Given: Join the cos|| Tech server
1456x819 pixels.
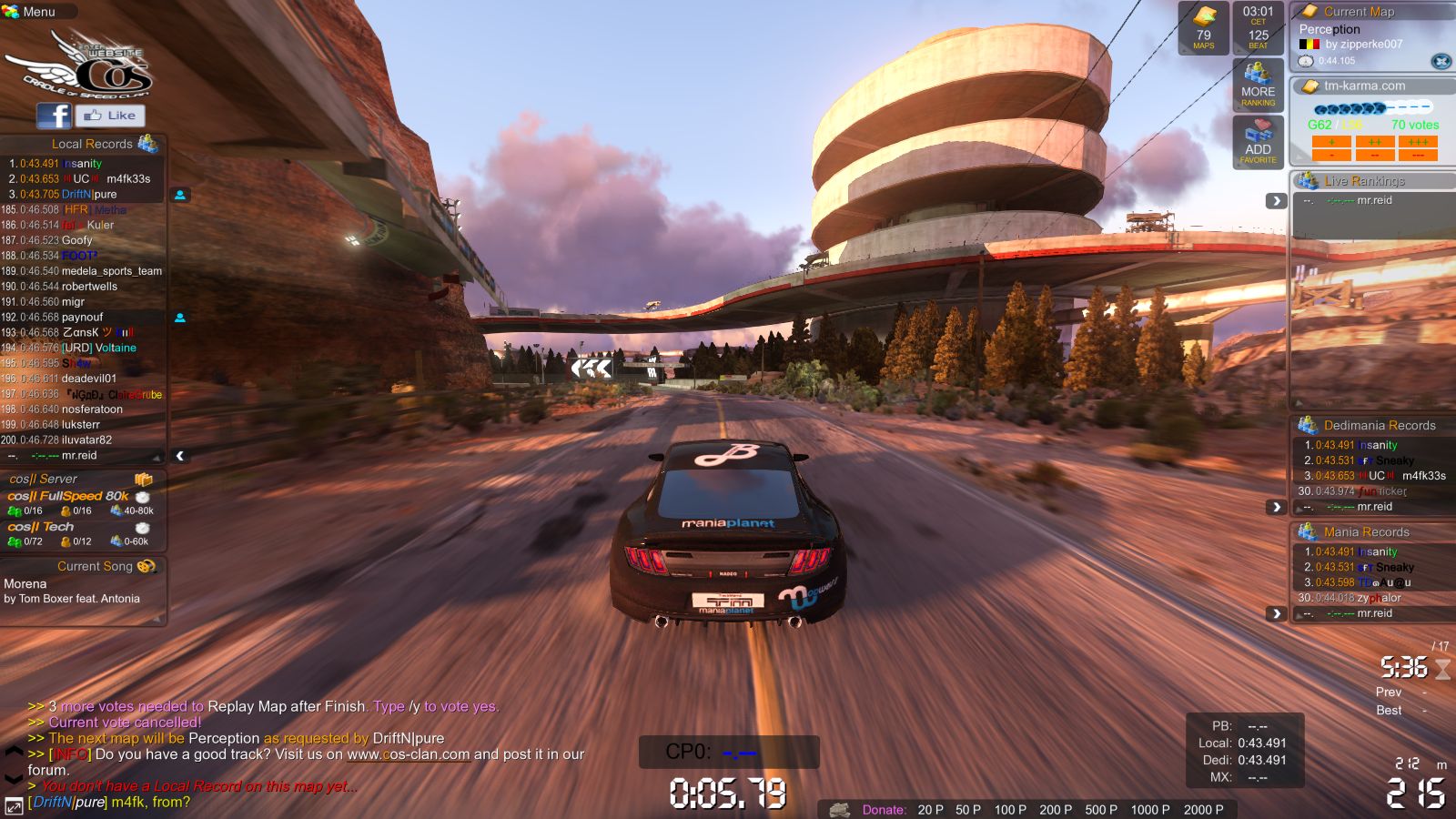Looking at the screenshot, I should pos(41,527).
